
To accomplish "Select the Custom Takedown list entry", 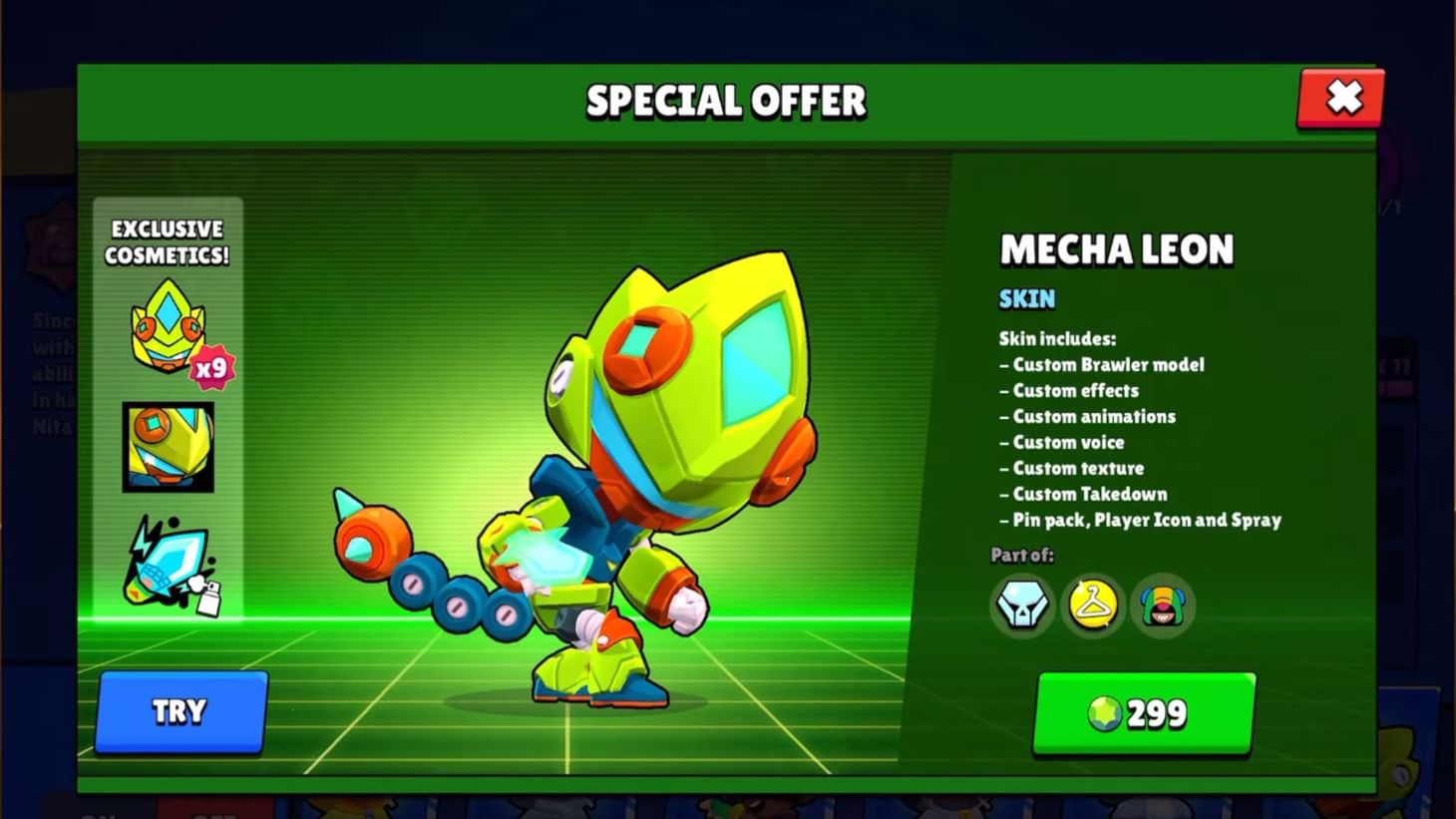I will coord(1081,493).
